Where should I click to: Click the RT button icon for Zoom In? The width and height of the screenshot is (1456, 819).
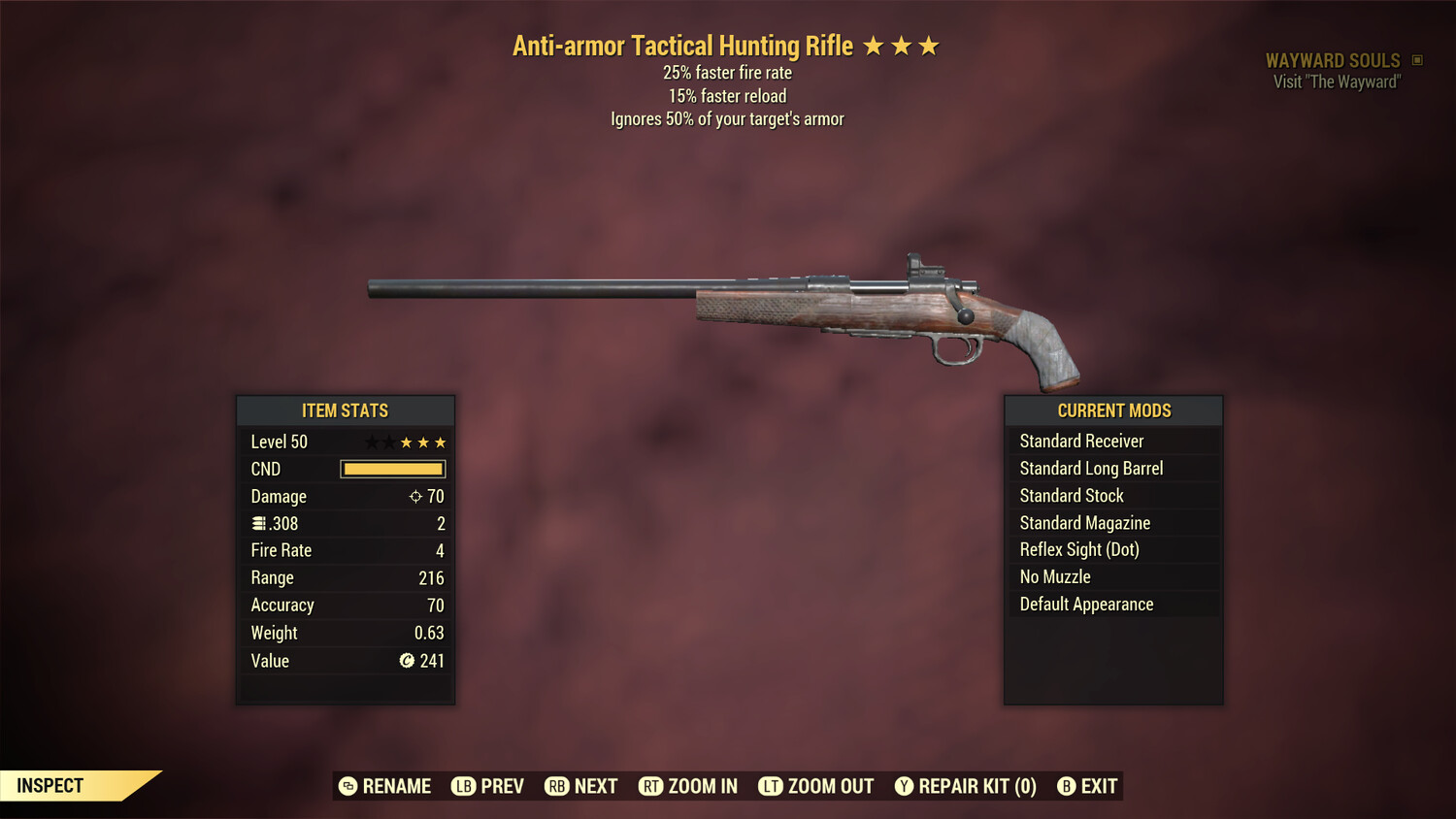[x=651, y=786]
